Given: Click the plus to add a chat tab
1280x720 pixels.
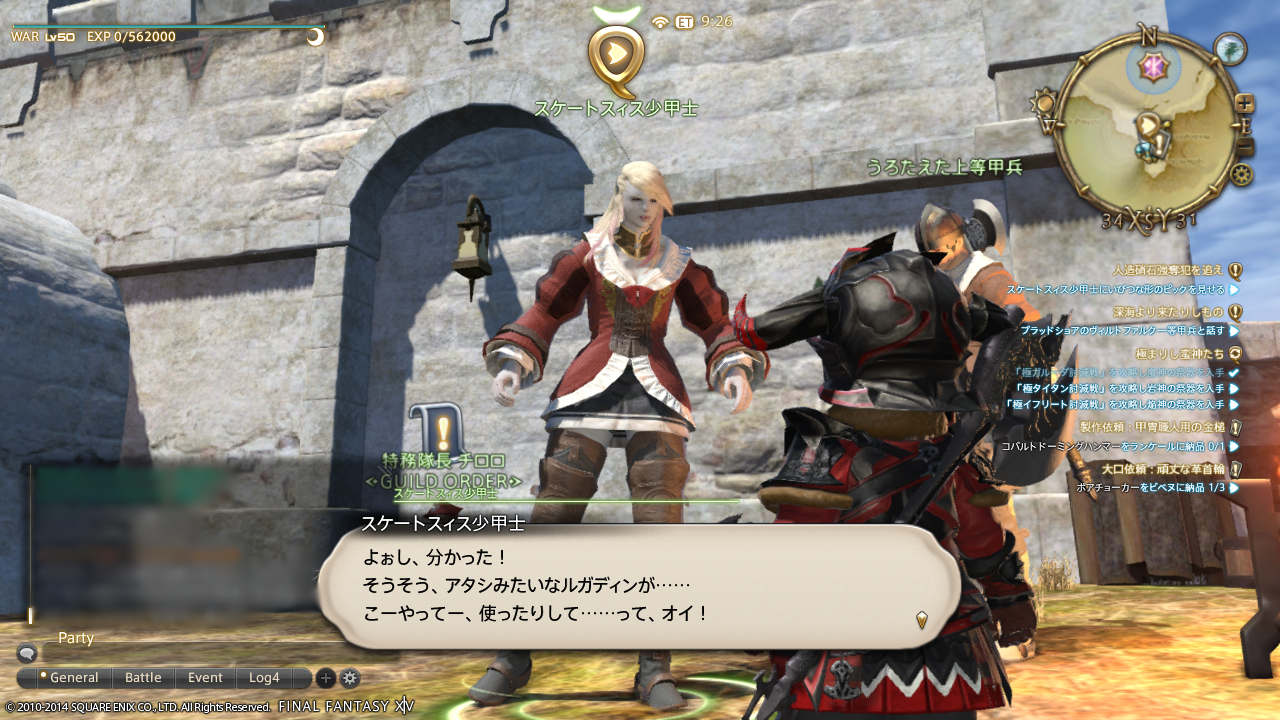Looking at the screenshot, I should click(324, 677).
